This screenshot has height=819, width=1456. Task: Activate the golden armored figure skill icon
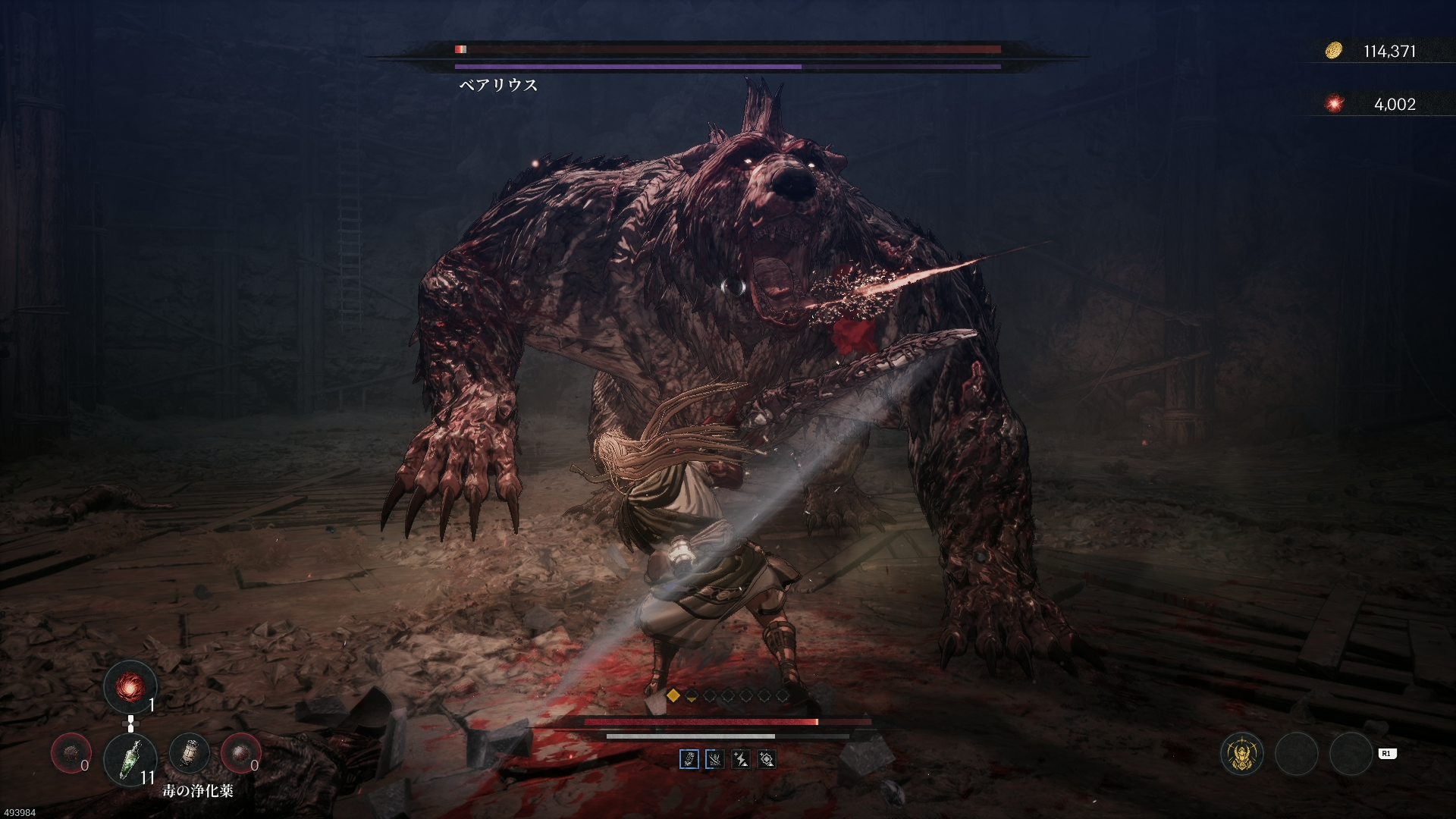click(1242, 754)
